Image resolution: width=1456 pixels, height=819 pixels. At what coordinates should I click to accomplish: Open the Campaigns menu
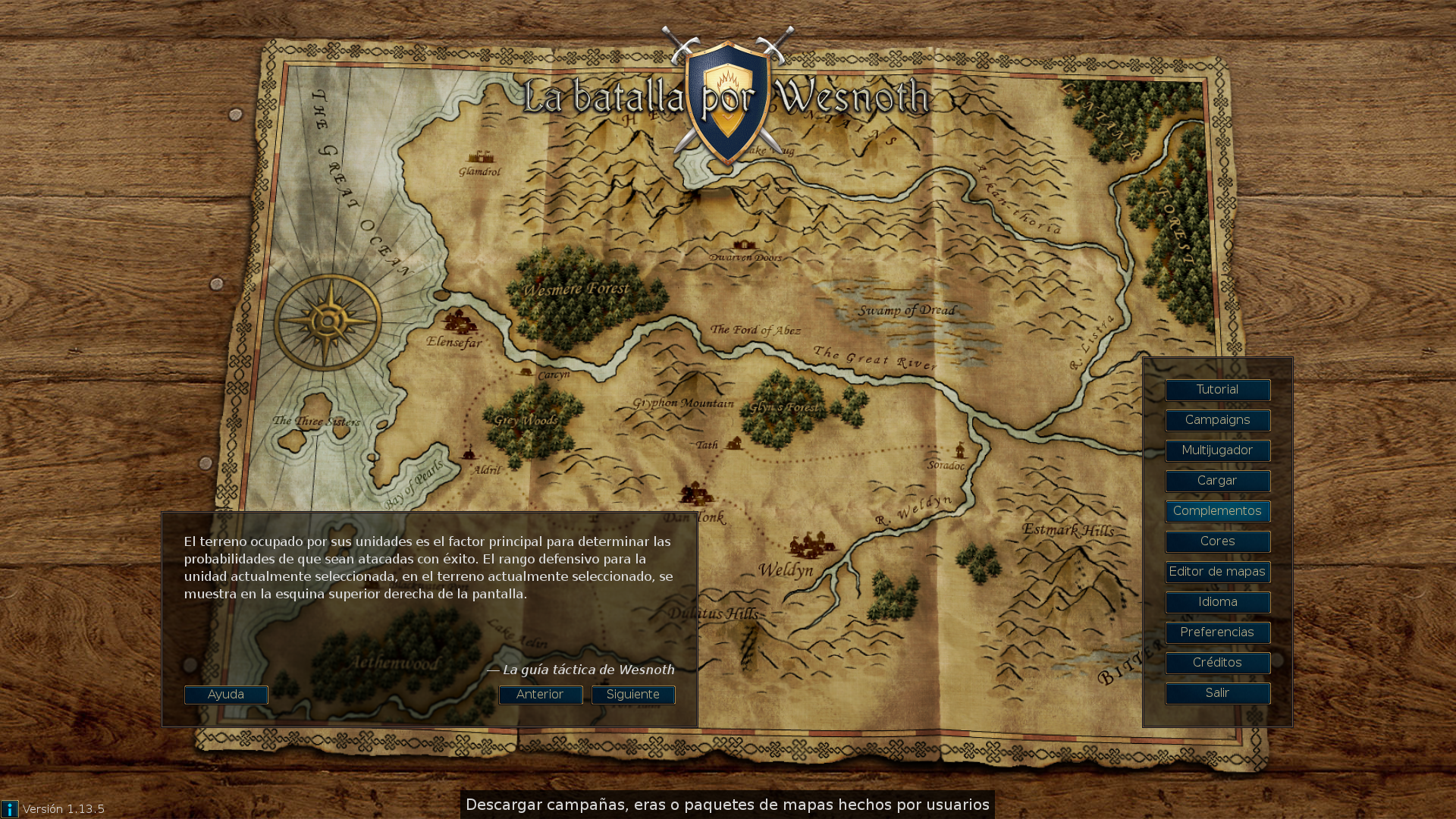(x=1217, y=420)
